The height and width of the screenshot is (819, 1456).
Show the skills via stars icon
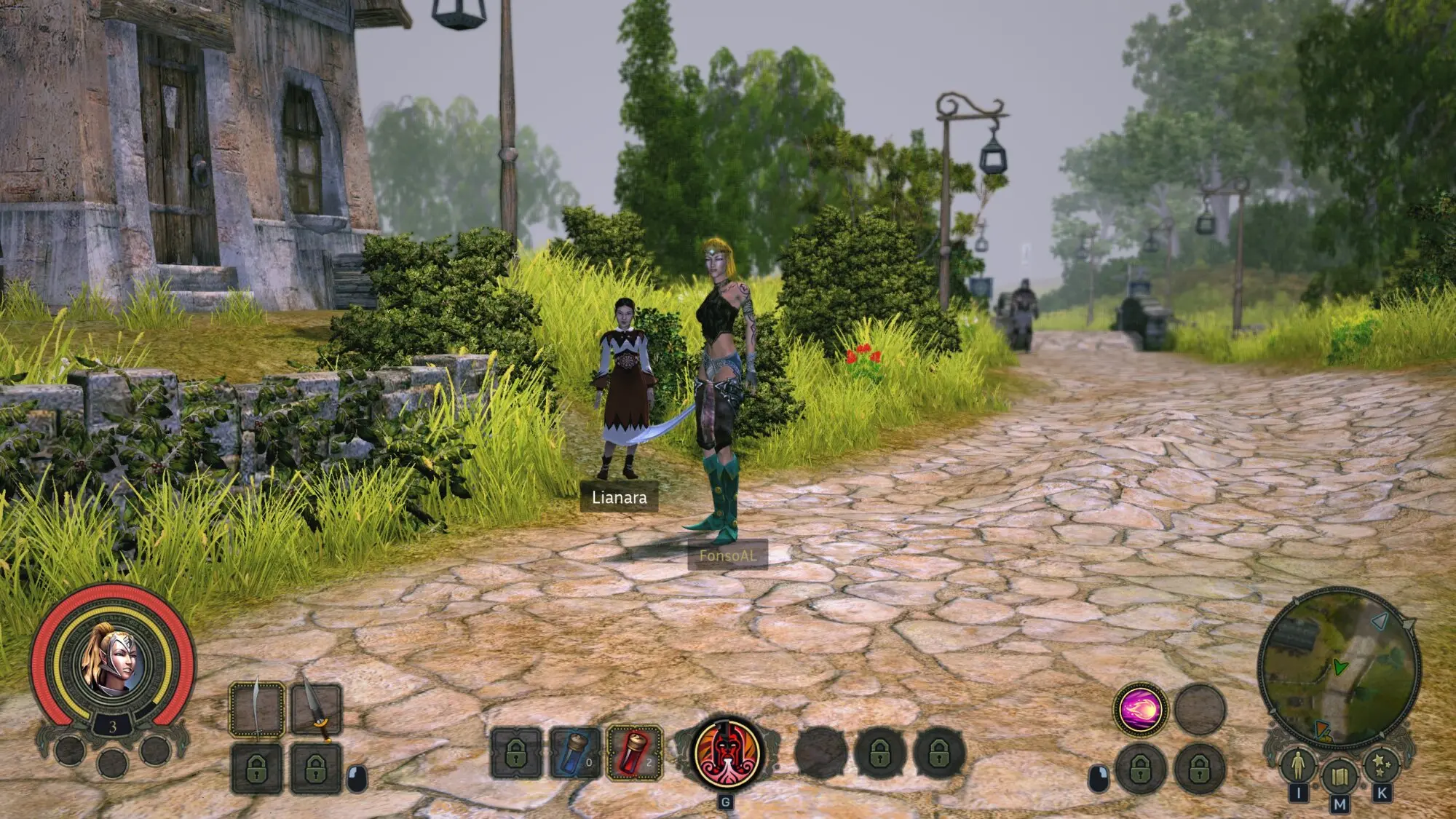point(1381,765)
